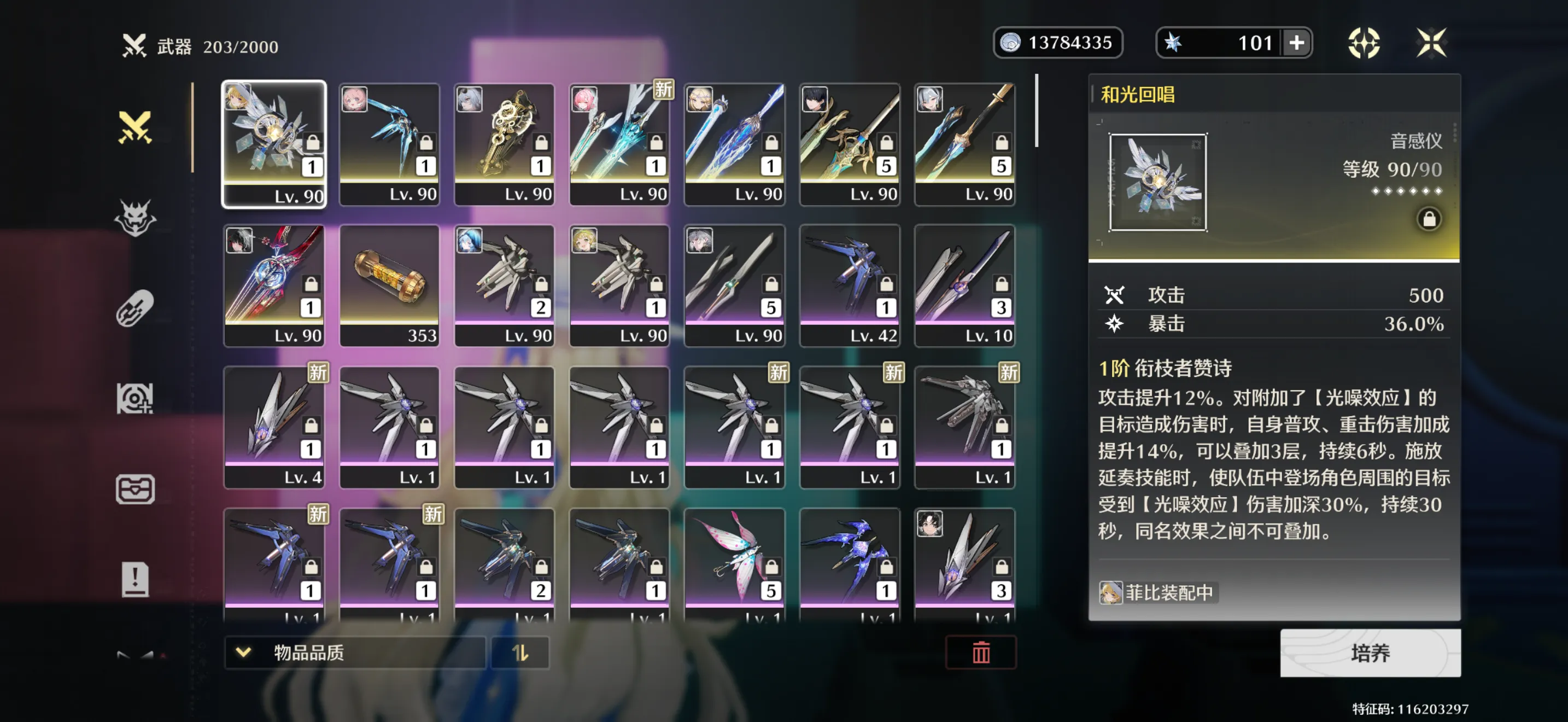Open the pill-shaped consumables tab

[135, 308]
